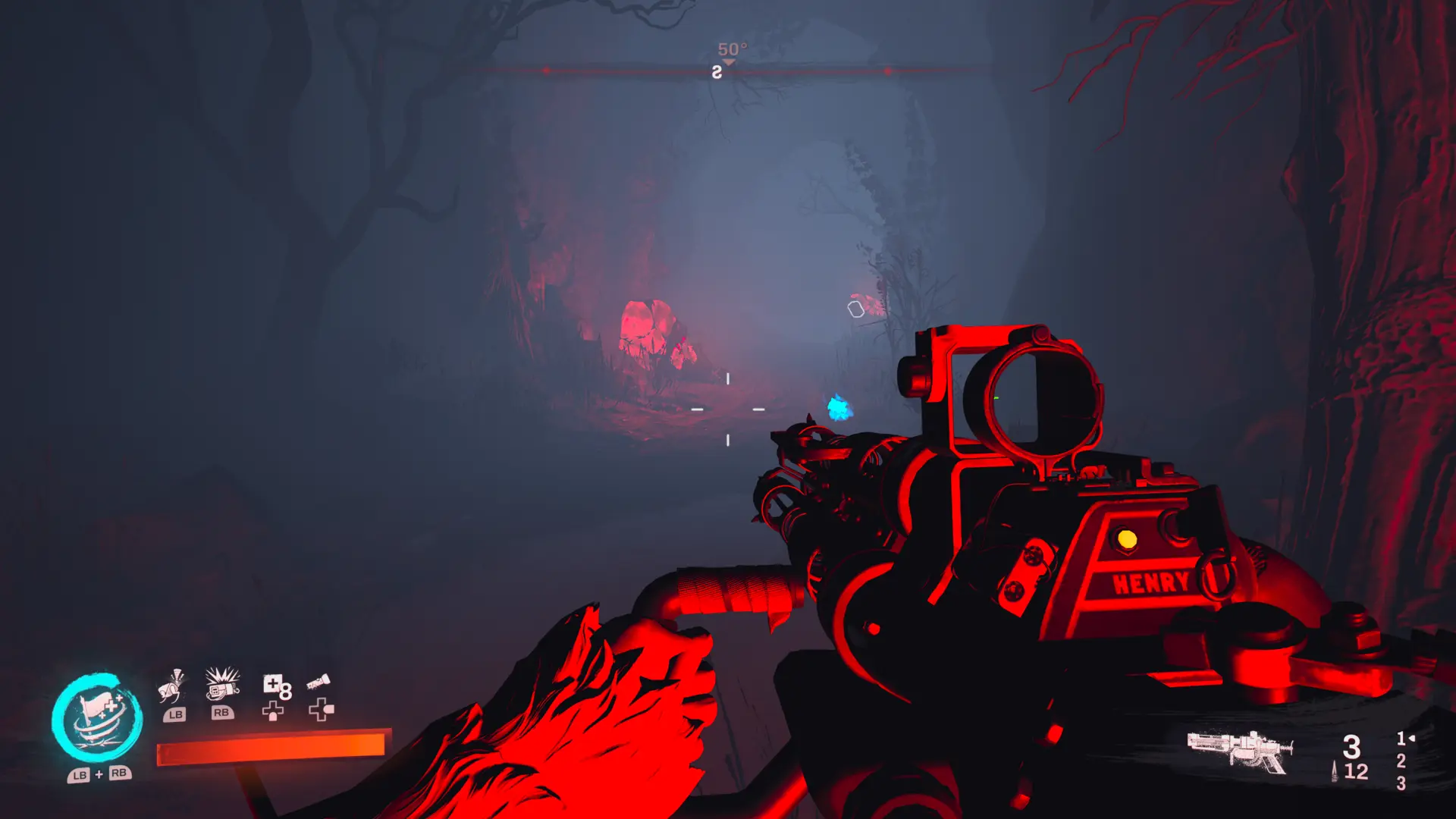Click the d-pad glyph below the medkit icon
This screenshot has width=1456, height=819.
(x=272, y=711)
